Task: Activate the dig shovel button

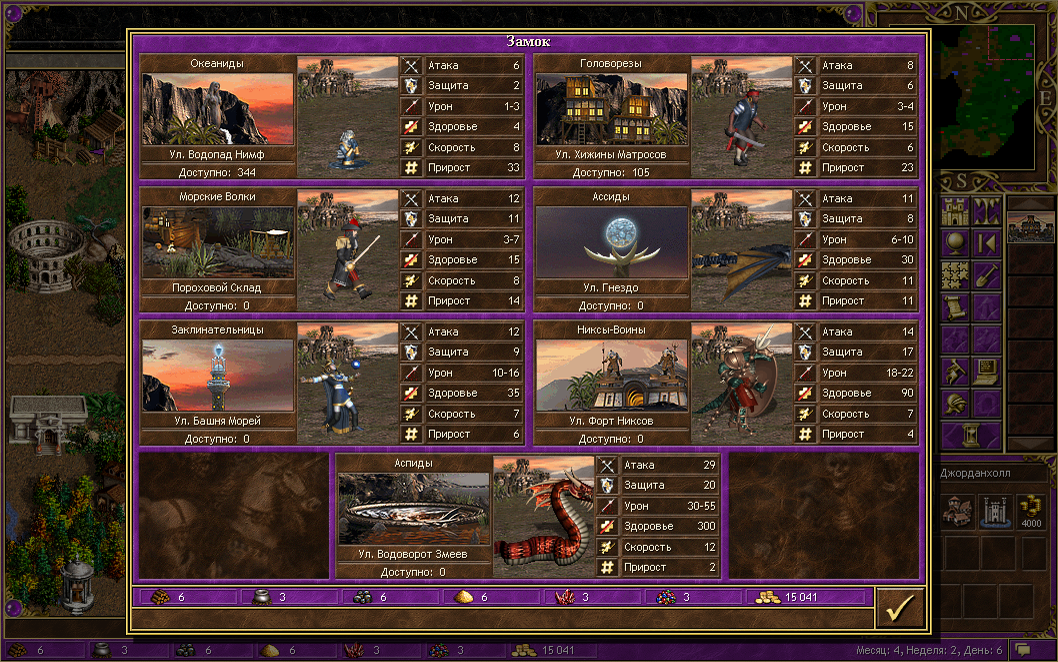Action: tap(987, 274)
